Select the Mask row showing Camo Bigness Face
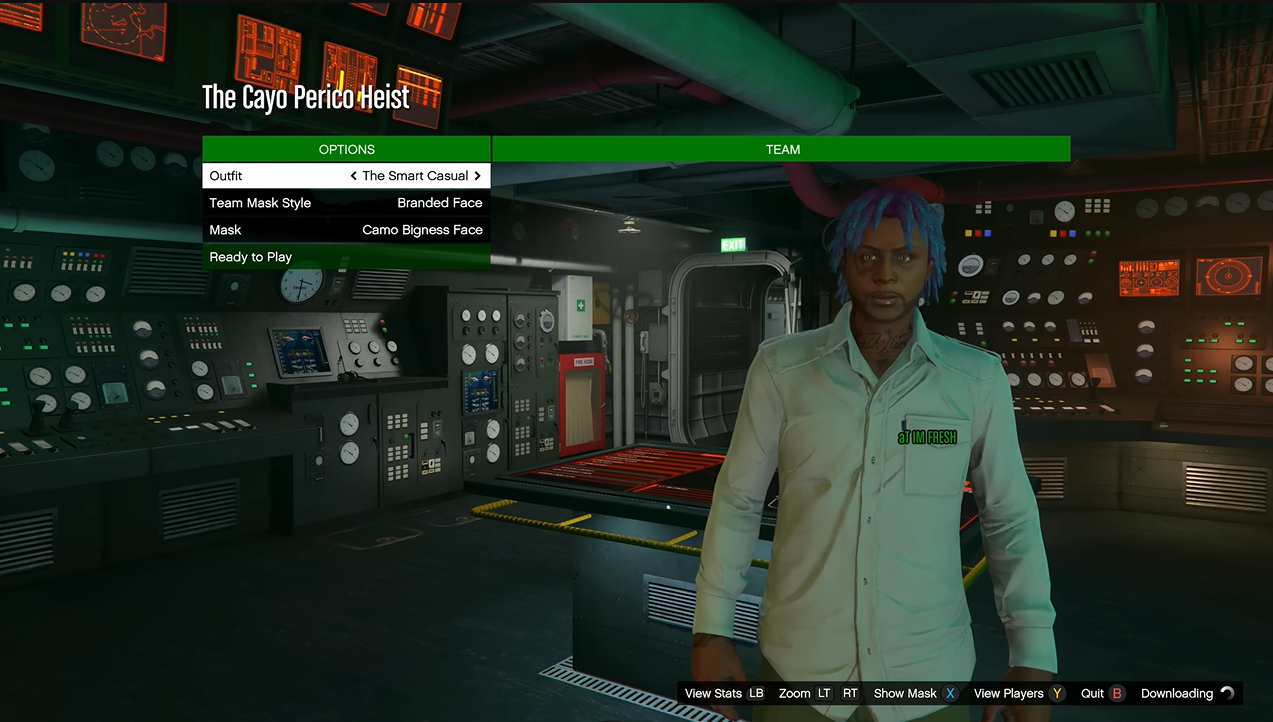The height and width of the screenshot is (722, 1273). (x=346, y=230)
